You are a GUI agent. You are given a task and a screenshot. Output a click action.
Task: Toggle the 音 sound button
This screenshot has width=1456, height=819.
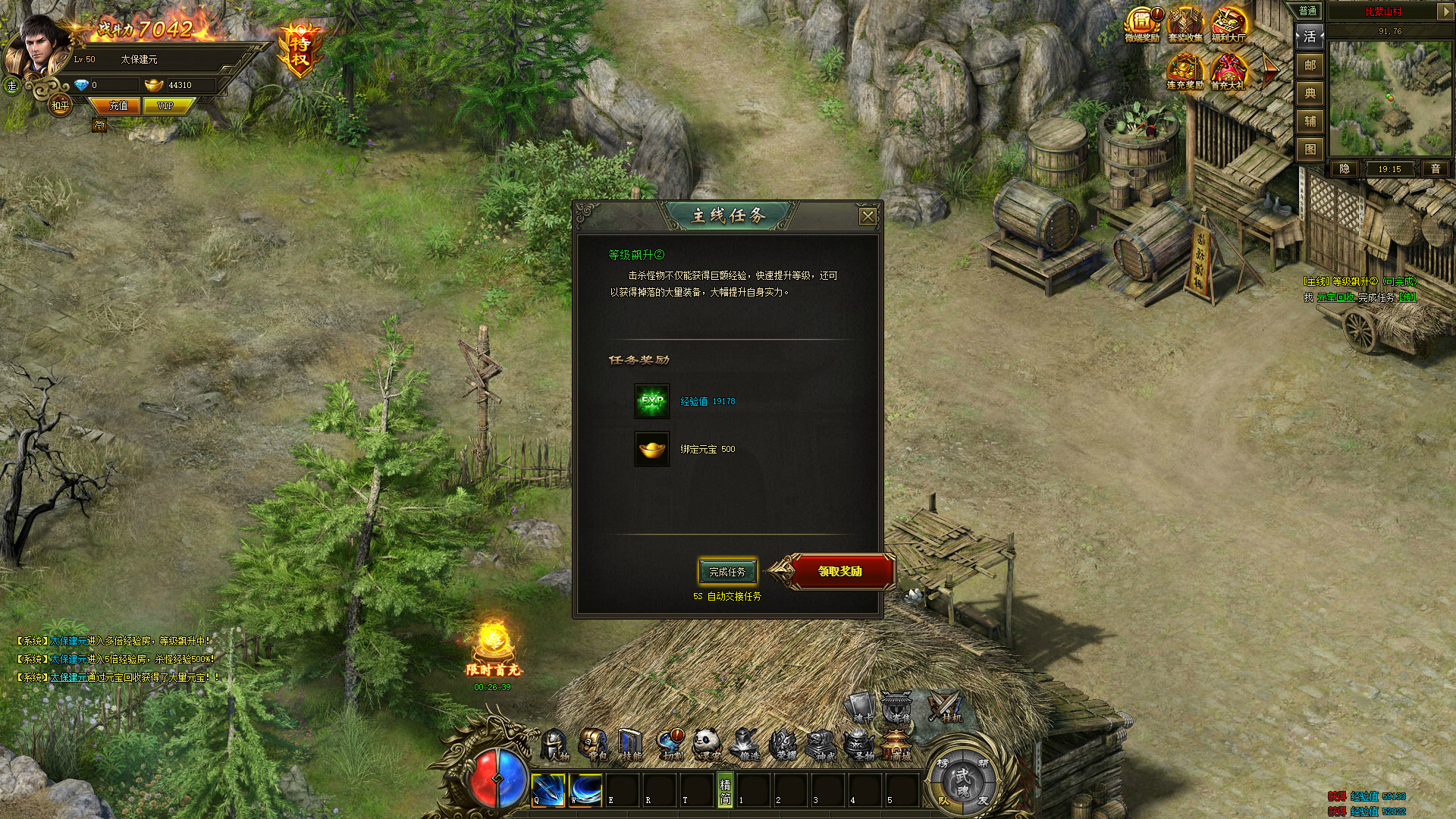(1436, 169)
